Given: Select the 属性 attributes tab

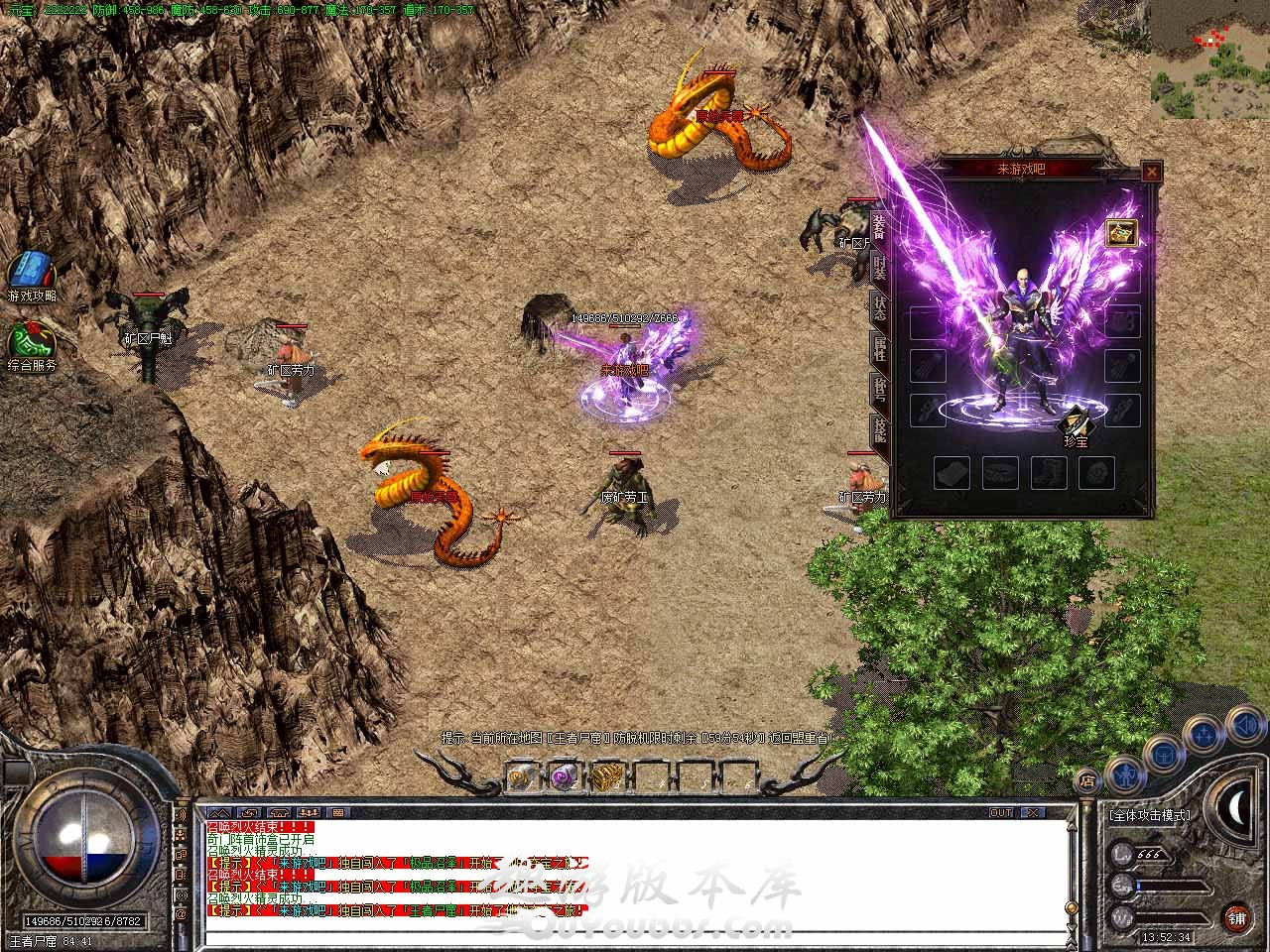Looking at the screenshot, I should [x=879, y=347].
